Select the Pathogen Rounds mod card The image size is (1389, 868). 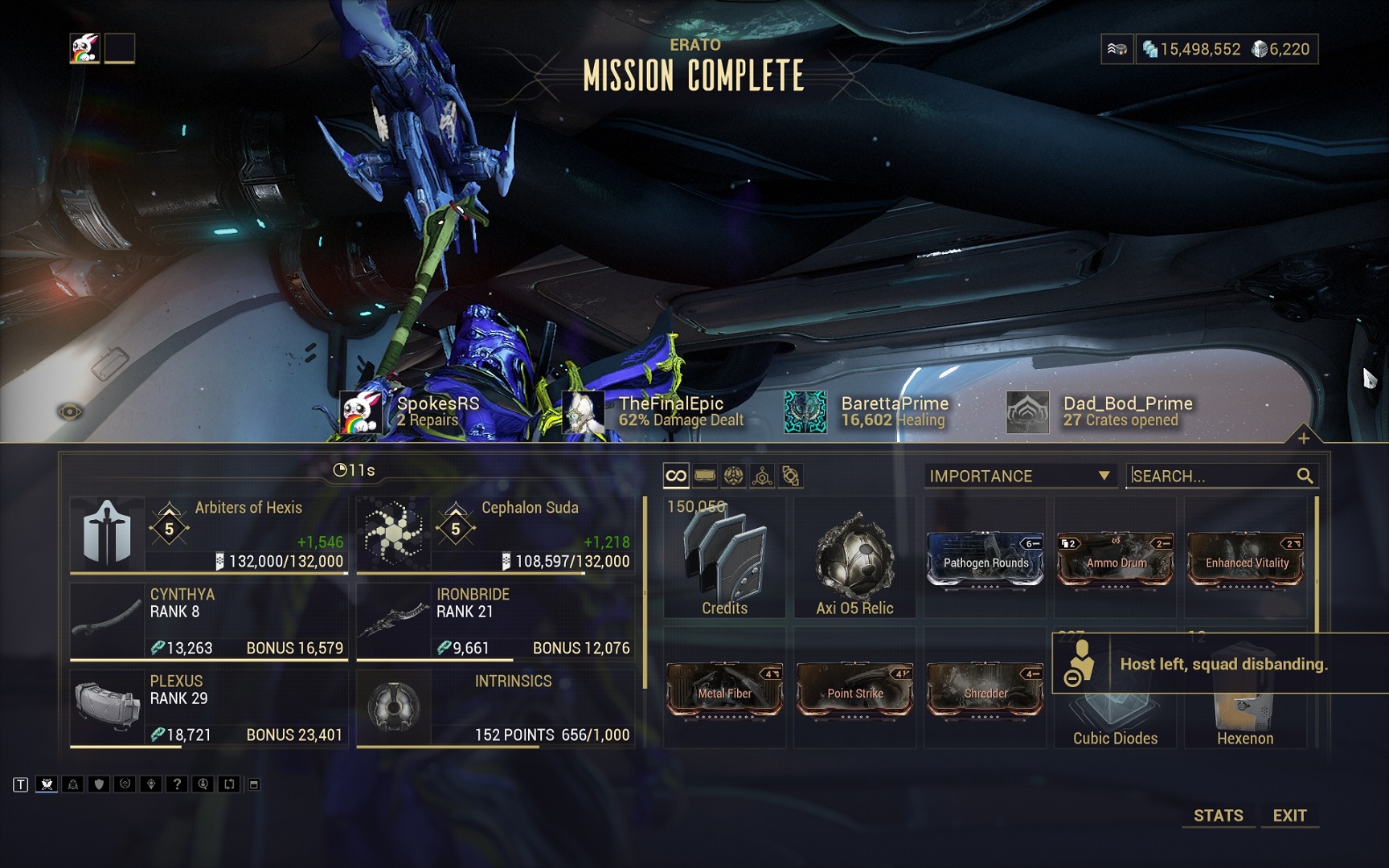[x=985, y=559]
